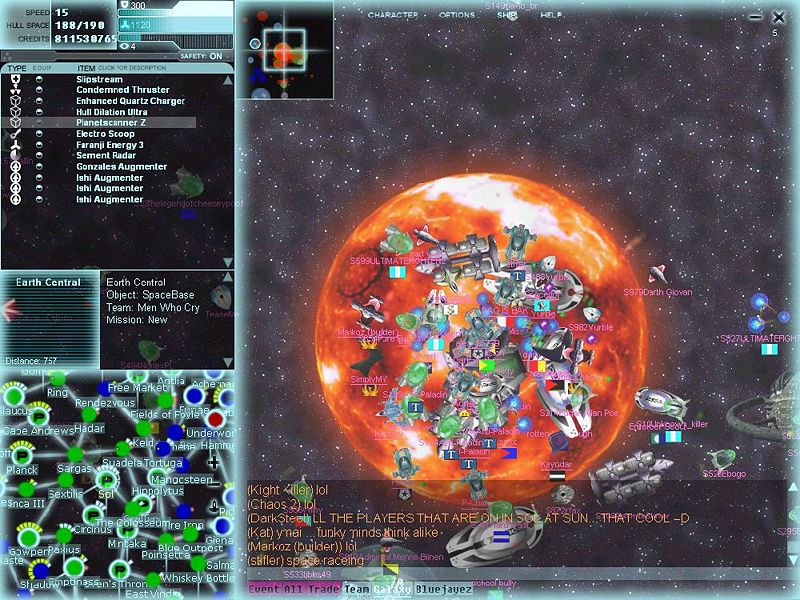Select the Planetscanner Z row
This screenshot has width=800, height=600.
[110, 123]
